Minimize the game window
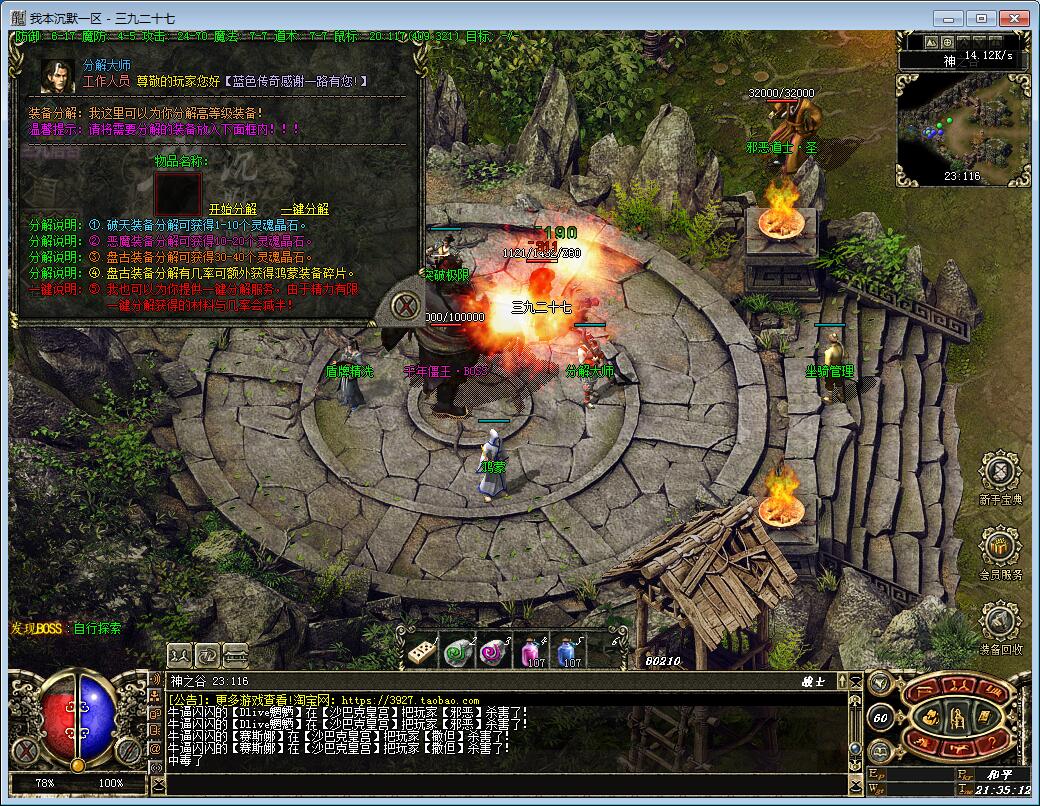This screenshot has height=806, width=1040. click(950, 18)
